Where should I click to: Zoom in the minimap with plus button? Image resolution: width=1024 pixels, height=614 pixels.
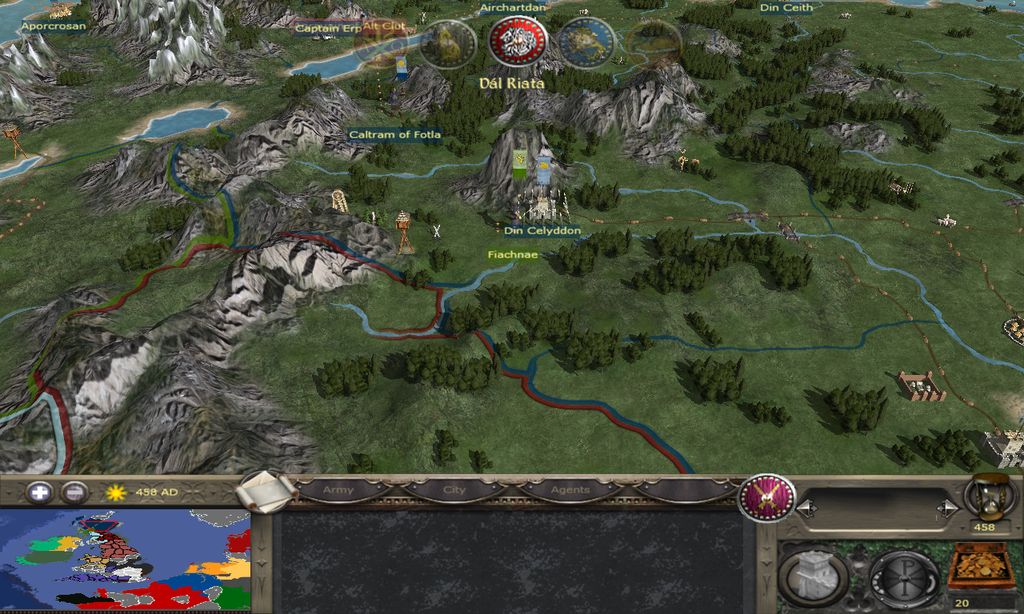(x=39, y=492)
